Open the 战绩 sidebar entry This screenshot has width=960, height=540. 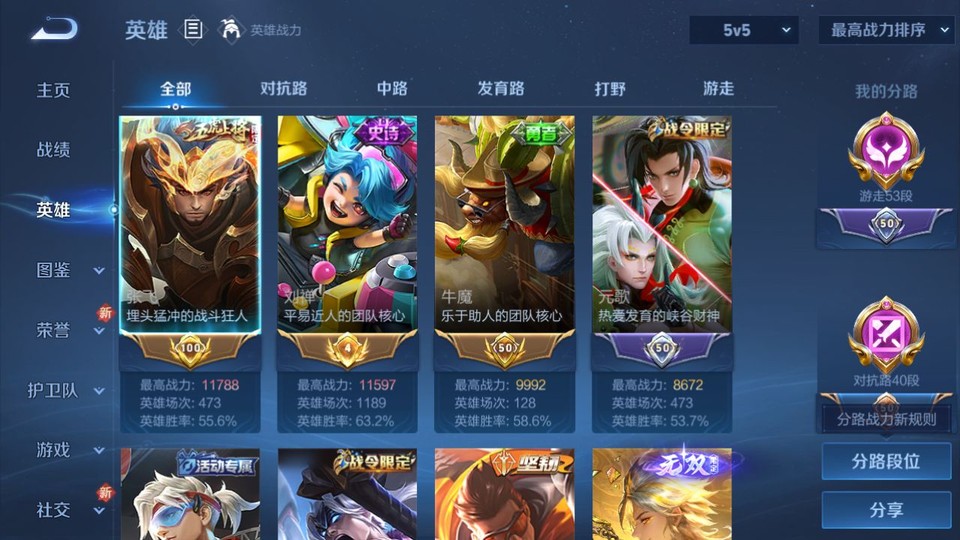(x=54, y=150)
